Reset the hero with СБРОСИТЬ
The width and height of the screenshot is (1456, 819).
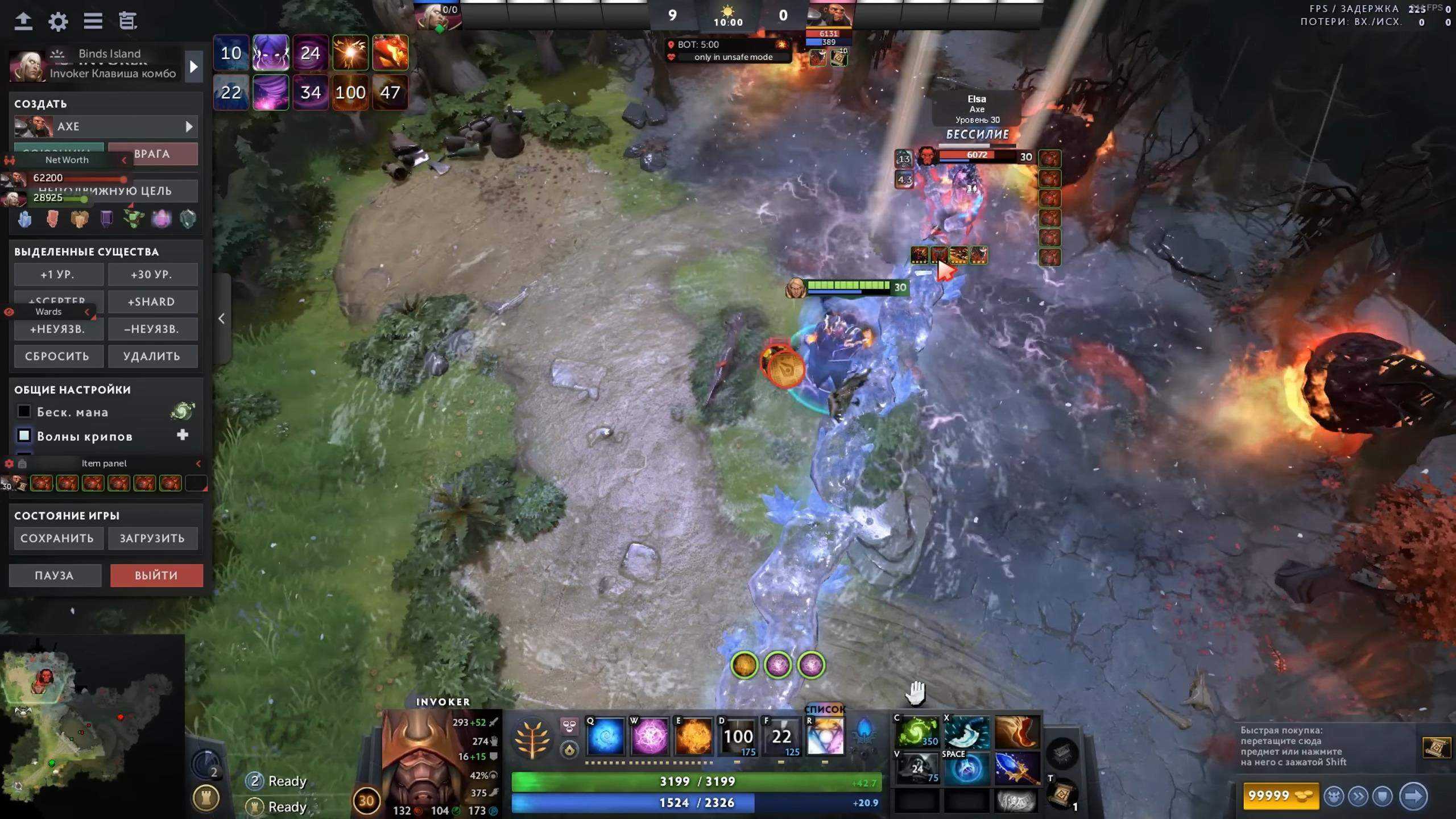tap(58, 357)
